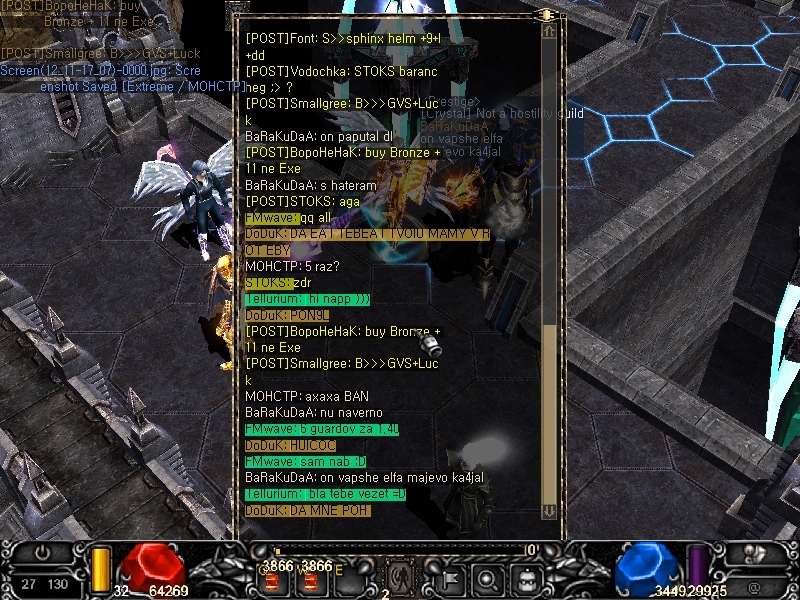Click the gold handle atop the chat window
Screen dimensions: 800x600
(546, 15)
